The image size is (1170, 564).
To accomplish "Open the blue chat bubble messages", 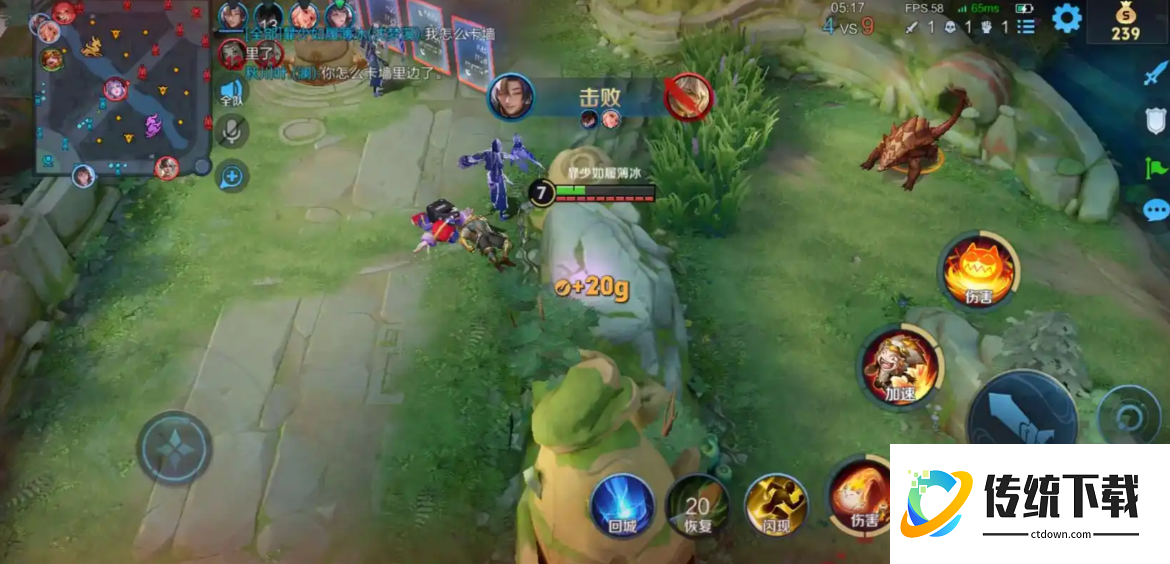I will click(1155, 210).
